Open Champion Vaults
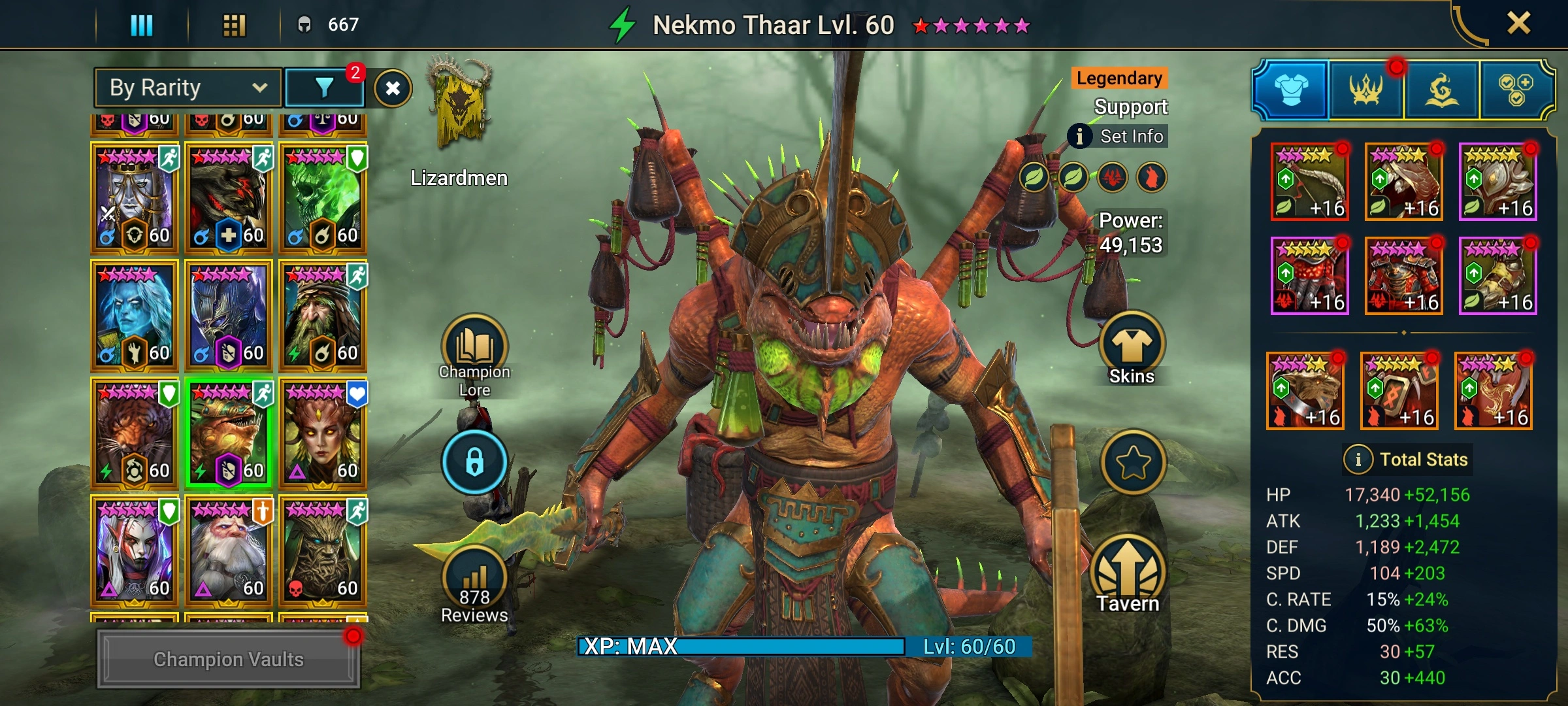This screenshot has height=706, width=1568. click(x=228, y=659)
